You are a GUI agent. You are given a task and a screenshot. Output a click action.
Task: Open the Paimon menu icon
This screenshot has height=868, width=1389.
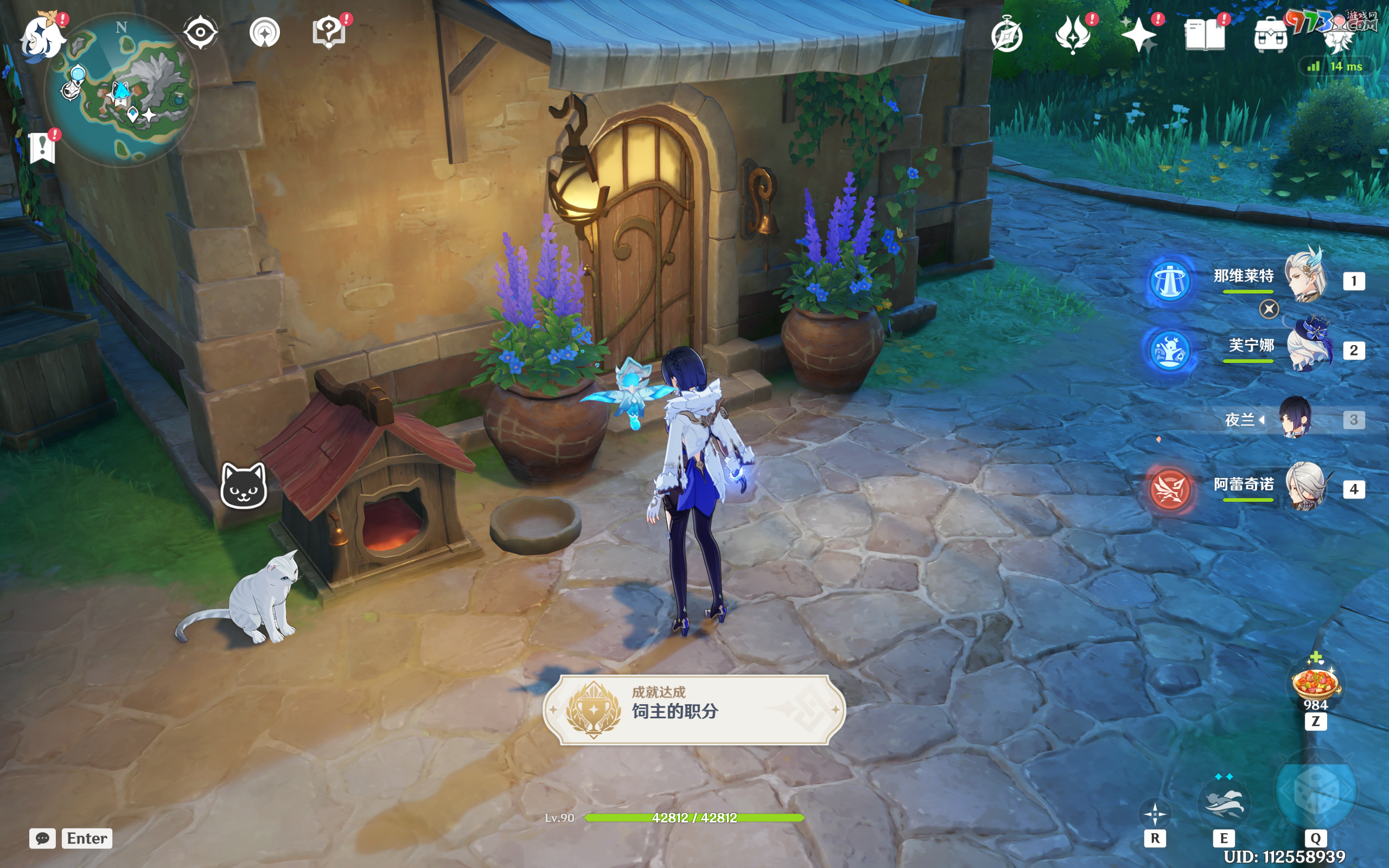pos(42,37)
